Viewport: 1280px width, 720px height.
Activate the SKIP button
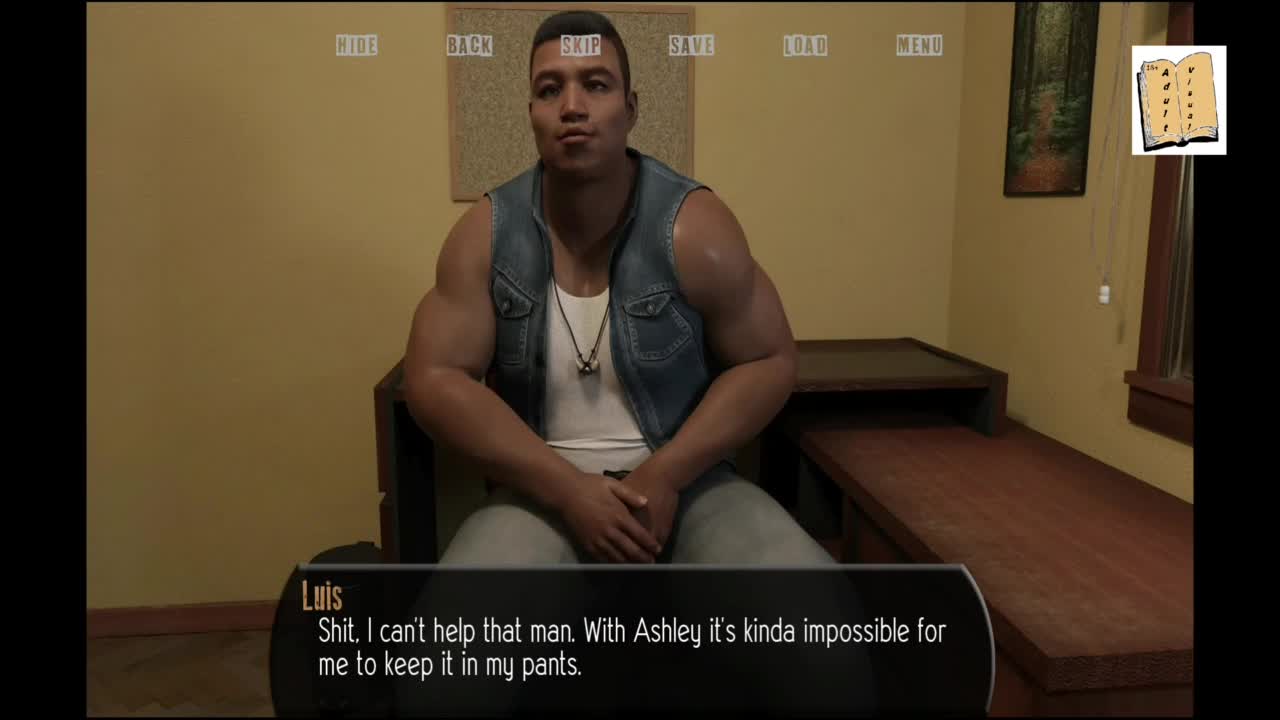tap(581, 45)
